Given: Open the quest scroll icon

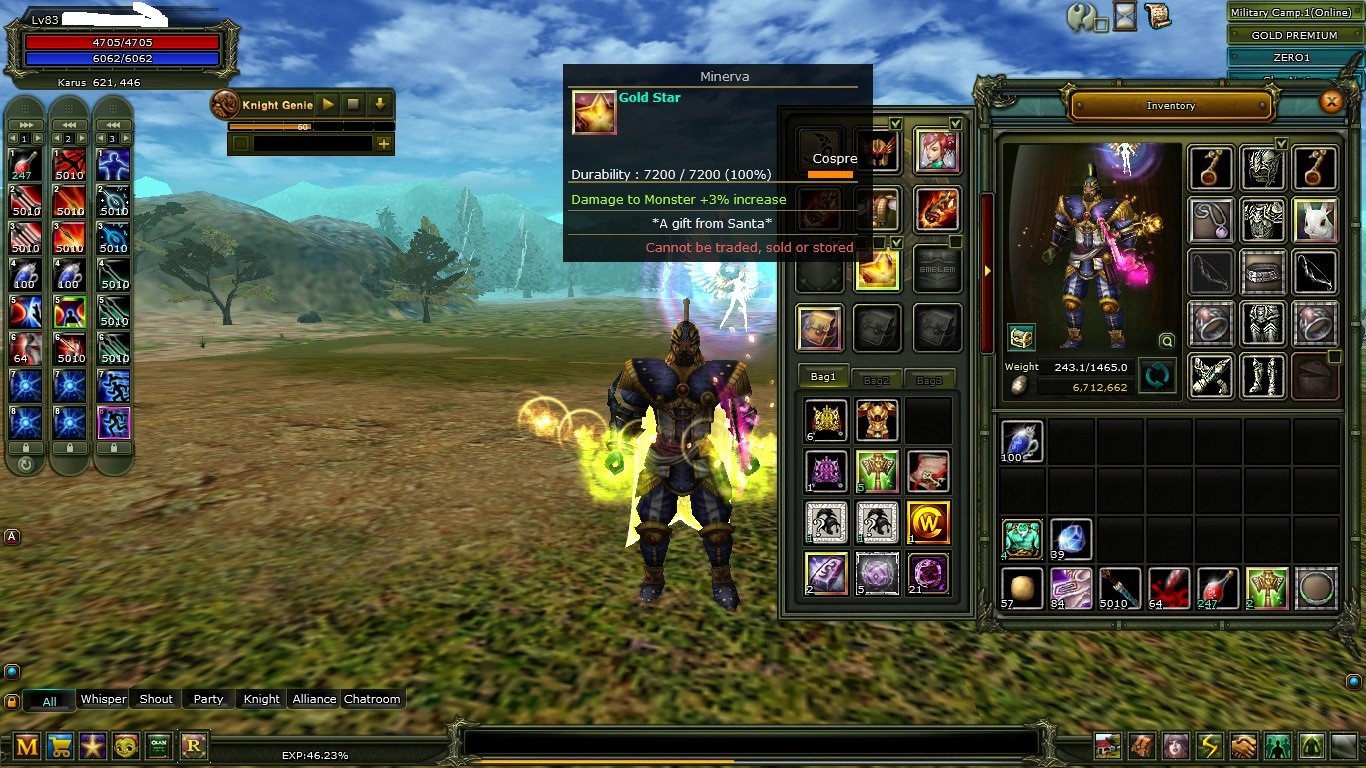Looking at the screenshot, I should coord(1157,16).
